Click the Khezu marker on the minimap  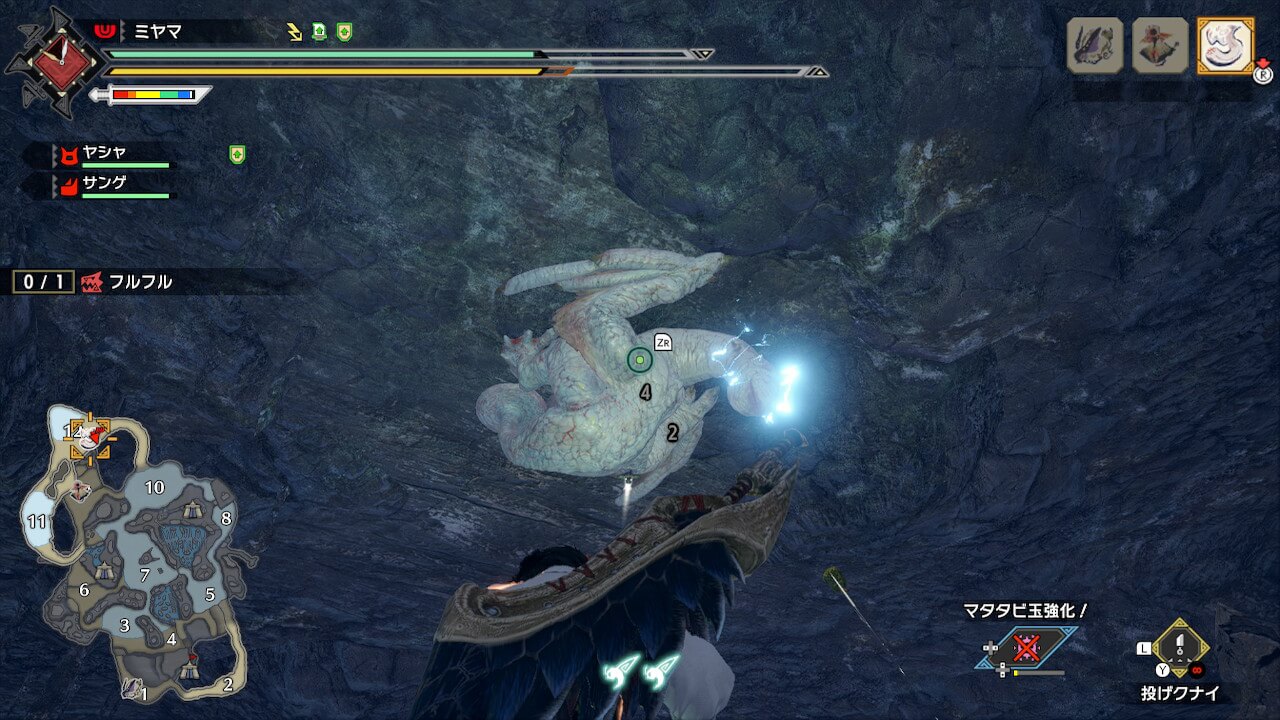tap(91, 436)
